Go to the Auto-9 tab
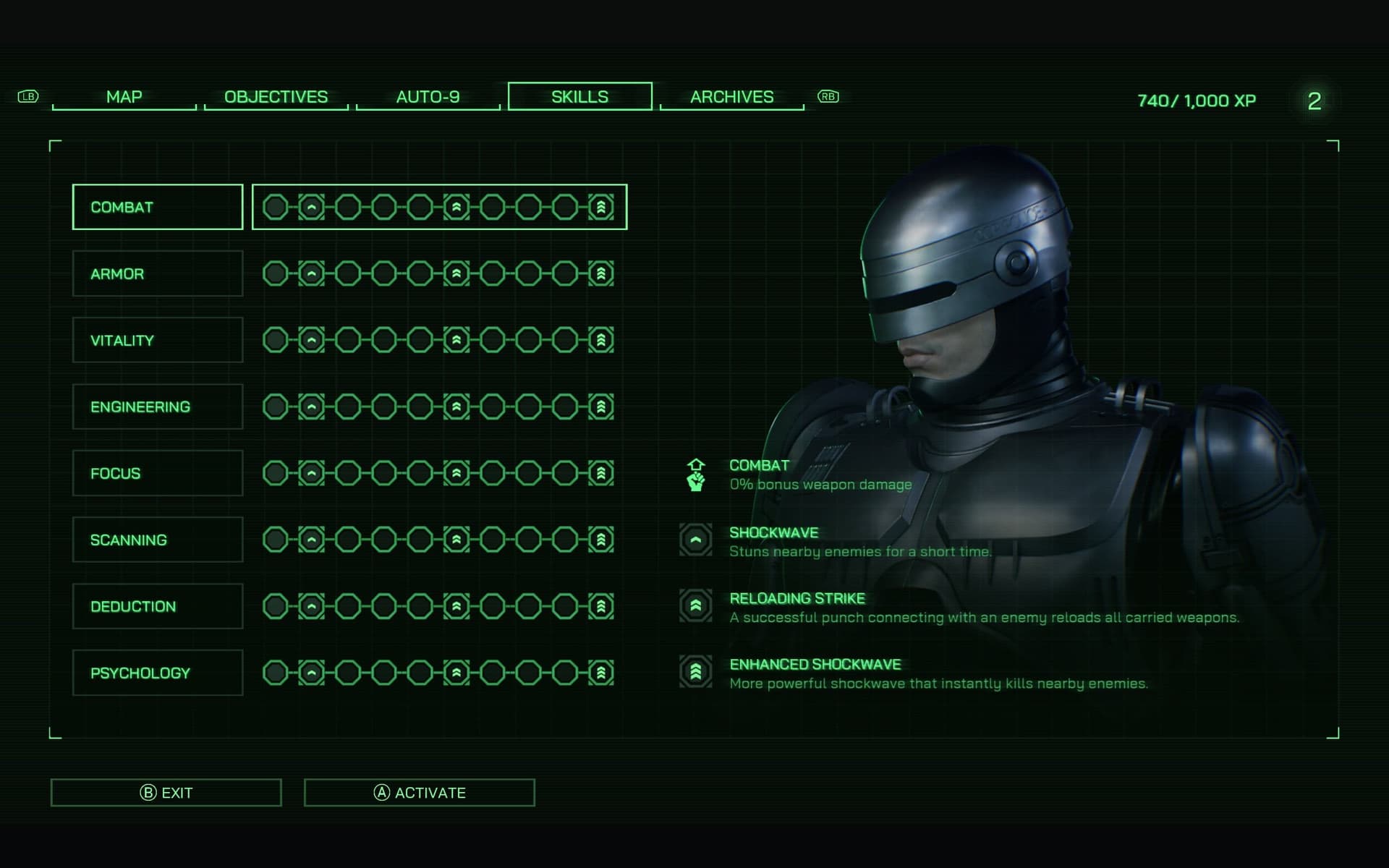Screen dimensions: 1389x868 pyautogui.click(x=428, y=97)
